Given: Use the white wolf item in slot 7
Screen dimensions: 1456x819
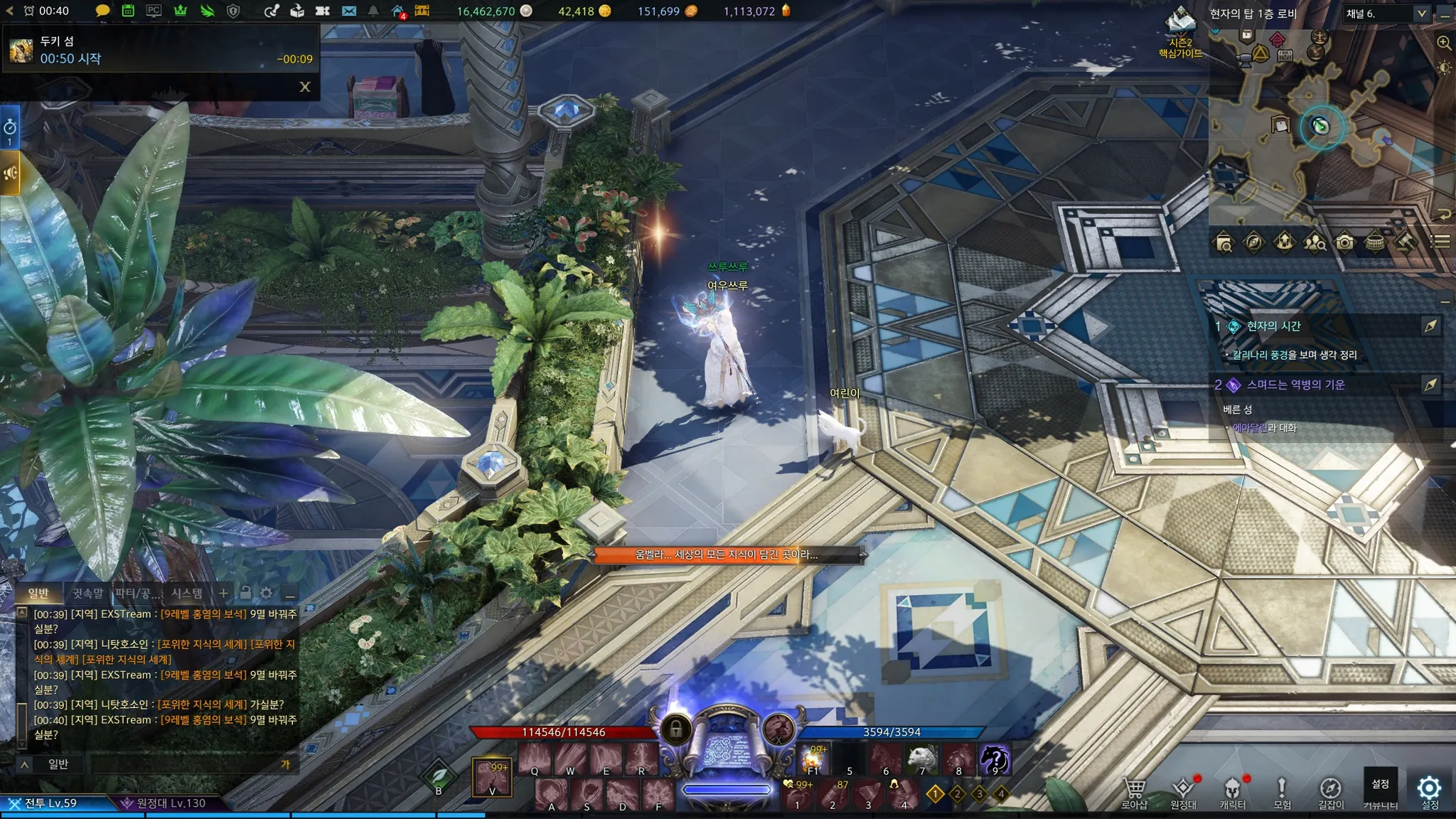Looking at the screenshot, I should pyautogui.click(x=922, y=759).
